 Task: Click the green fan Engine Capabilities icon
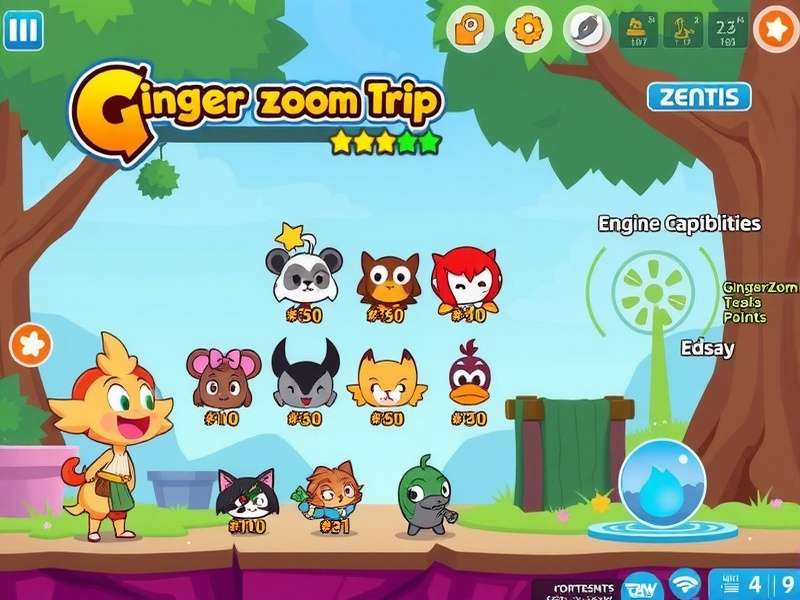click(x=651, y=291)
